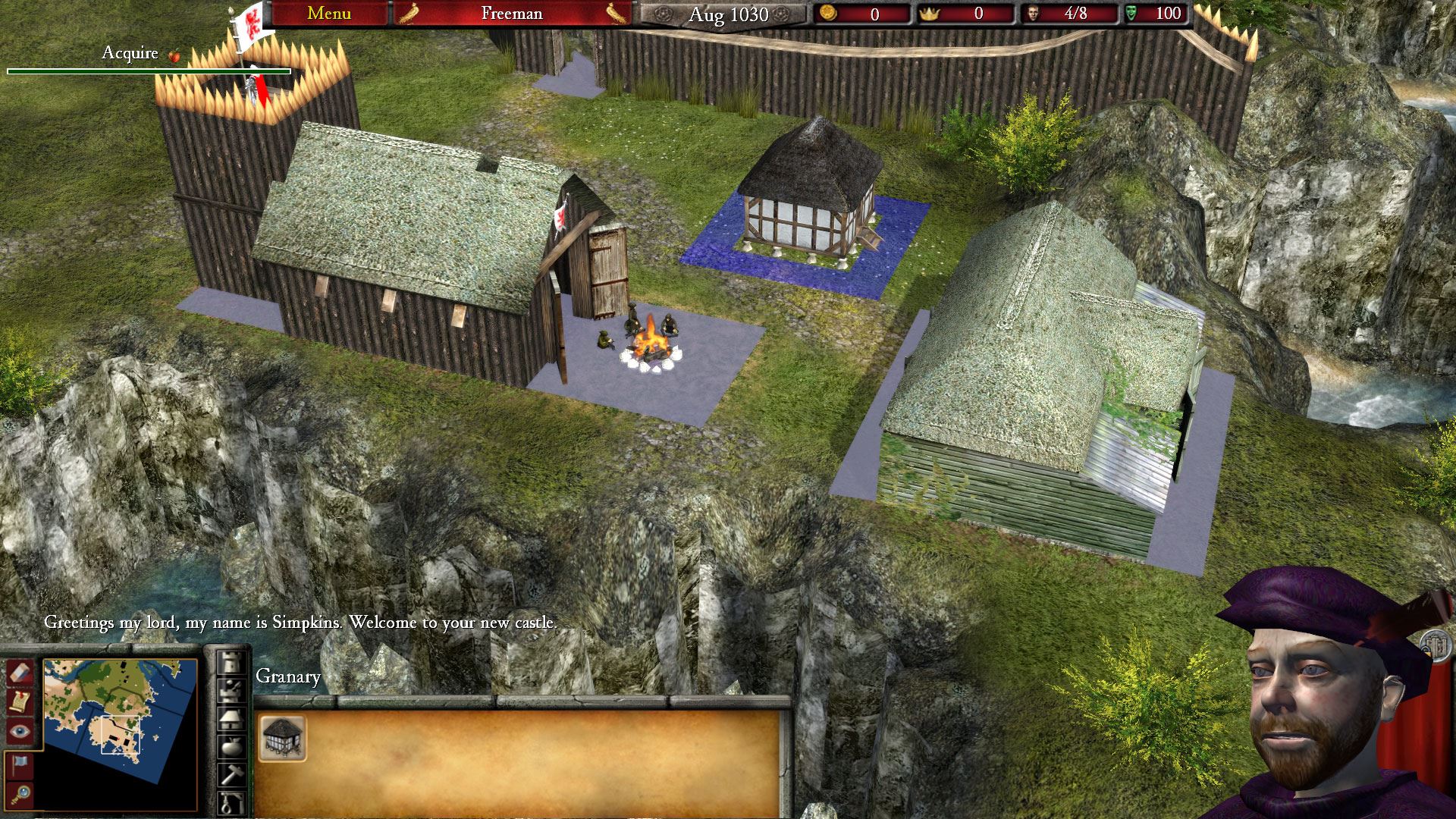Click the magnifying glass zoom button

point(19,794)
